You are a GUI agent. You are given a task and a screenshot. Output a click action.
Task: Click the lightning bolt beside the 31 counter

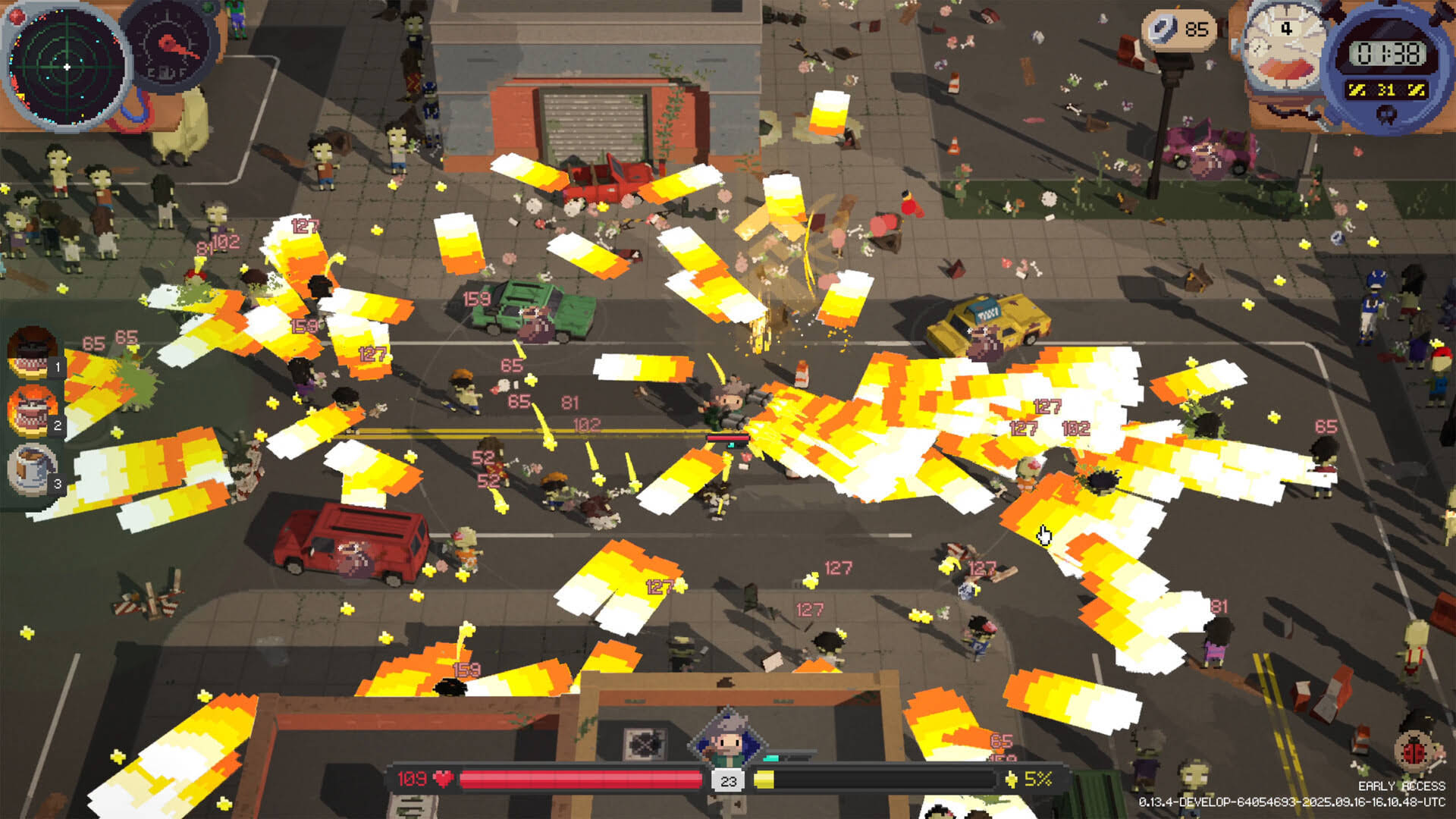(1356, 89)
